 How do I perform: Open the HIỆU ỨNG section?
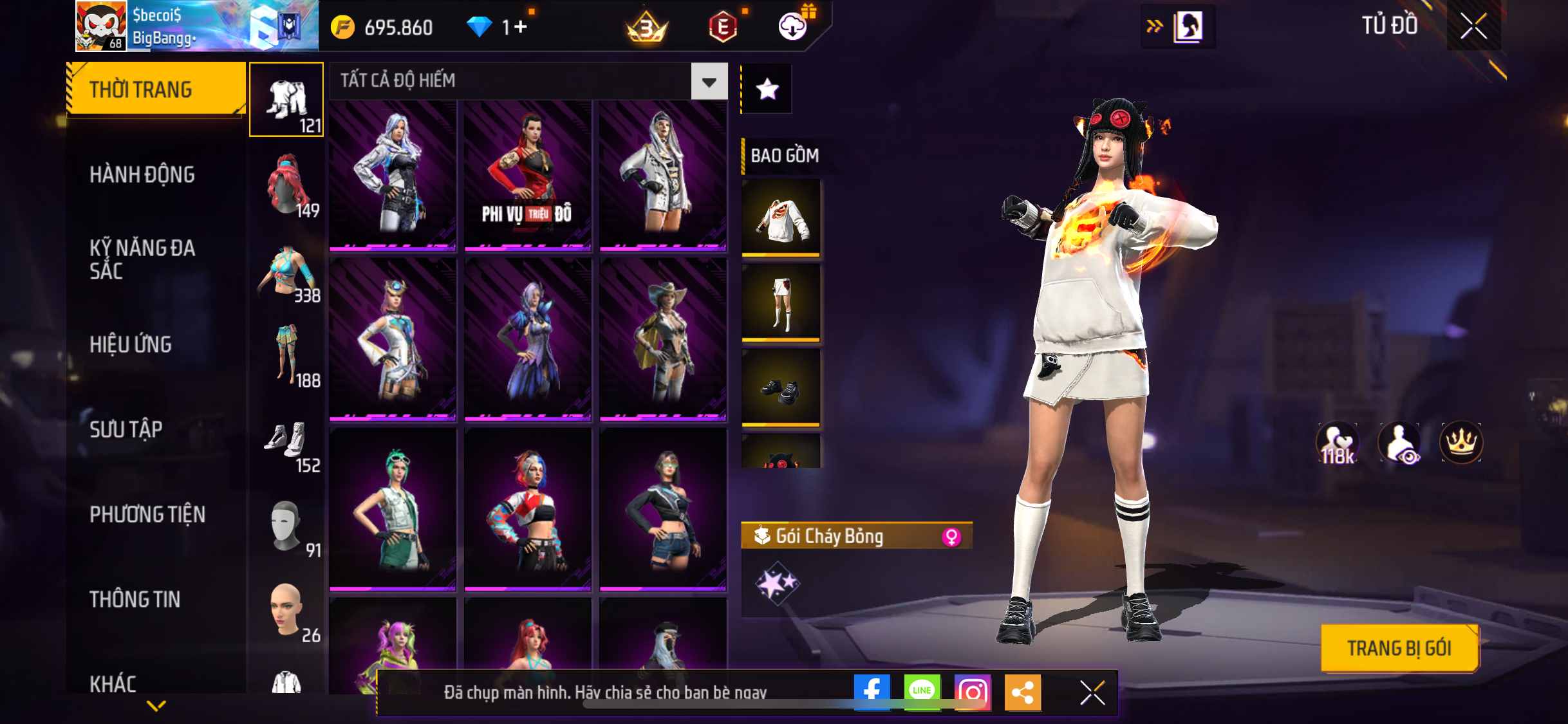(131, 344)
